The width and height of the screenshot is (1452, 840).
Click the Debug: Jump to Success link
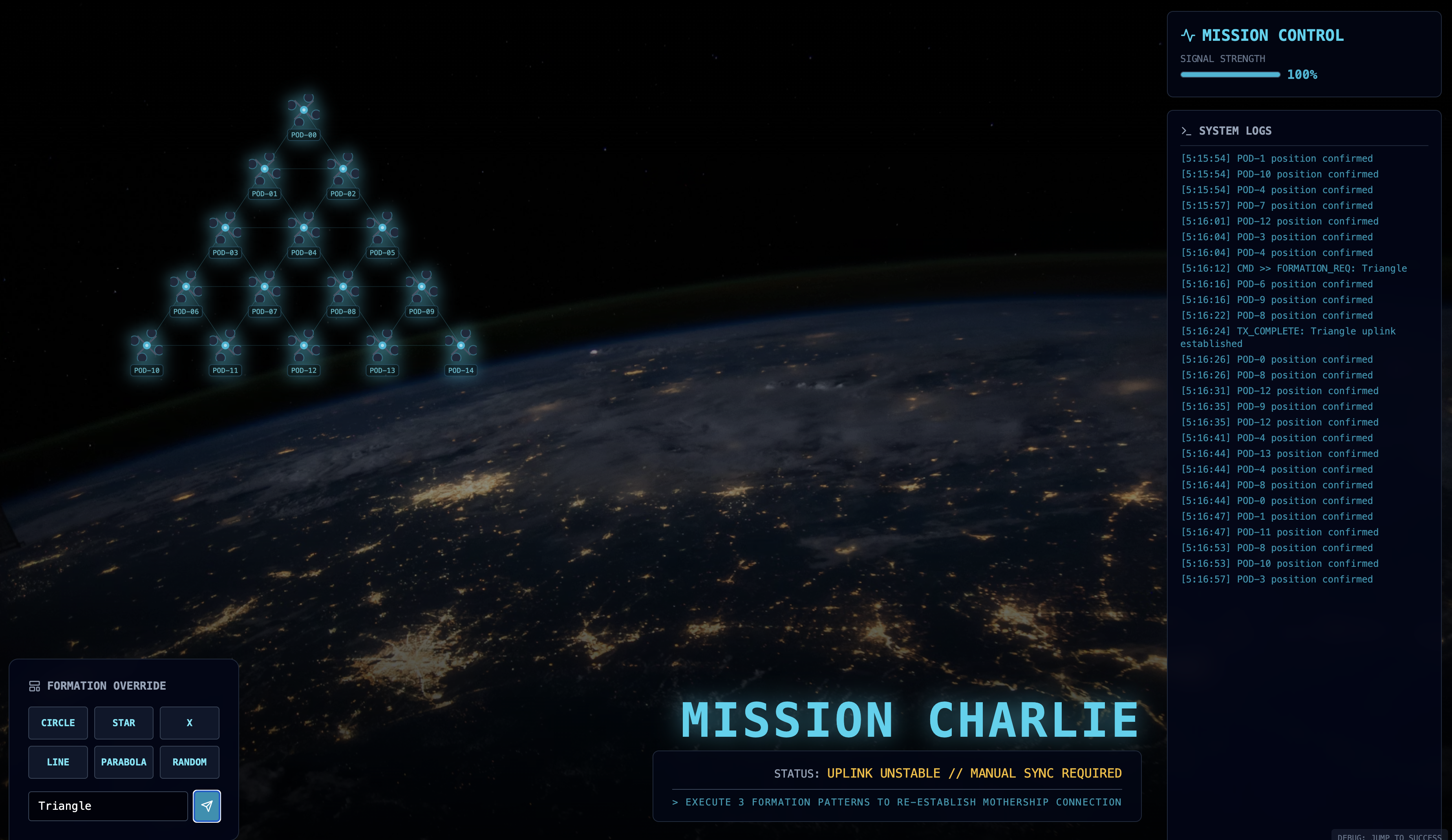click(1390, 836)
